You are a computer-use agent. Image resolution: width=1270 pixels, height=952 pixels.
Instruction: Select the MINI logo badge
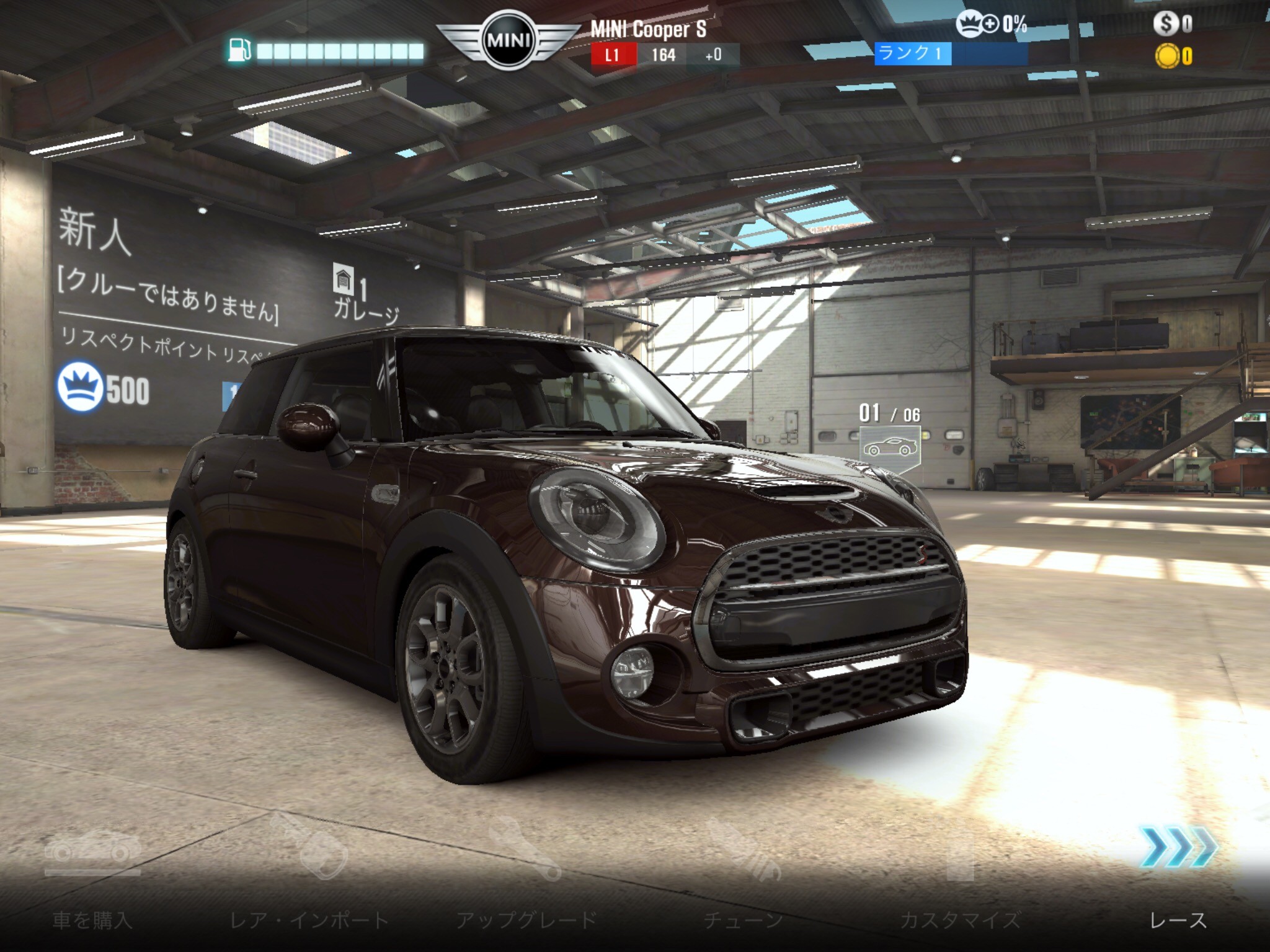pos(508,41)
